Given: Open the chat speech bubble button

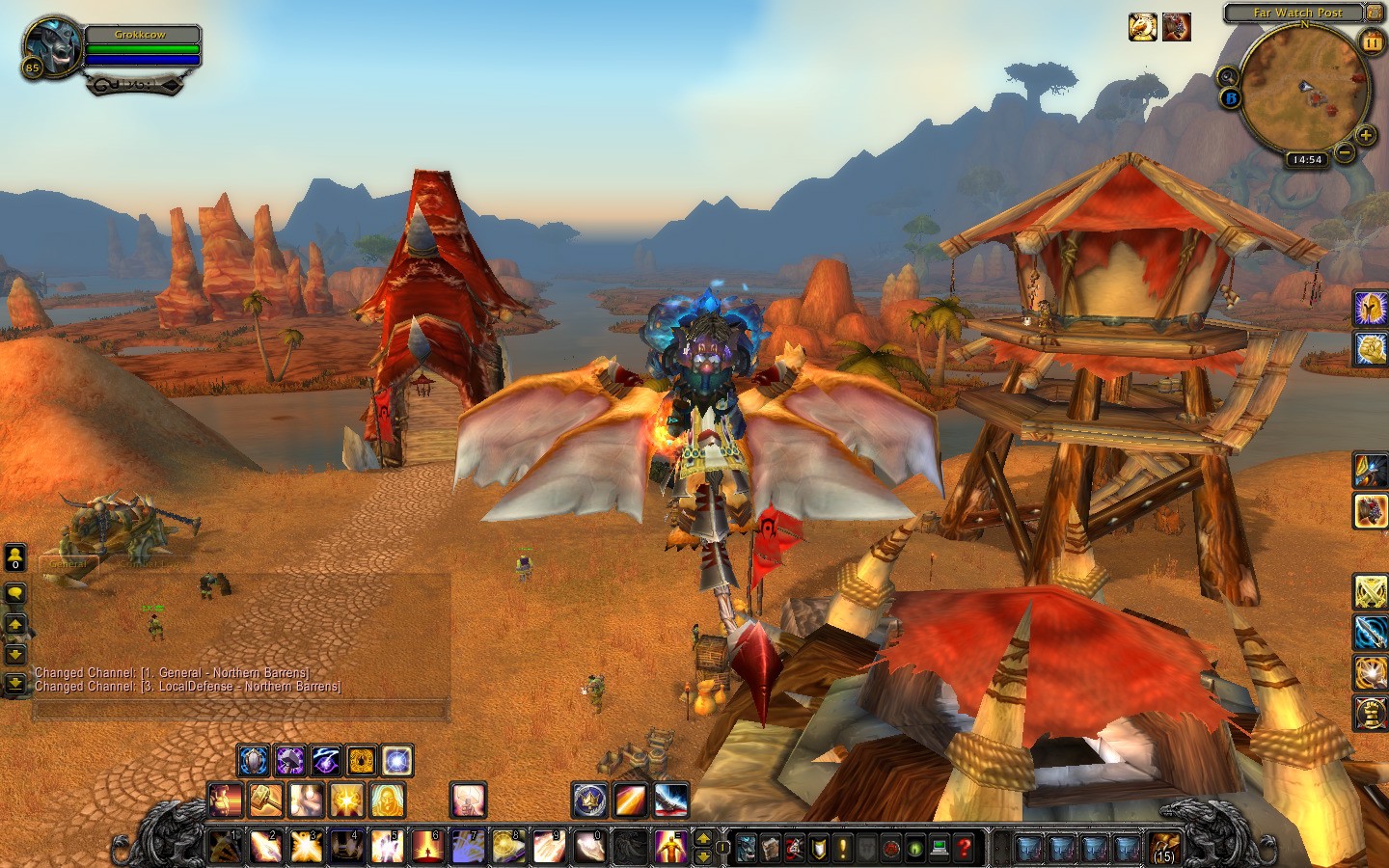Looking at the screenshot, I should tap(15, 592).
